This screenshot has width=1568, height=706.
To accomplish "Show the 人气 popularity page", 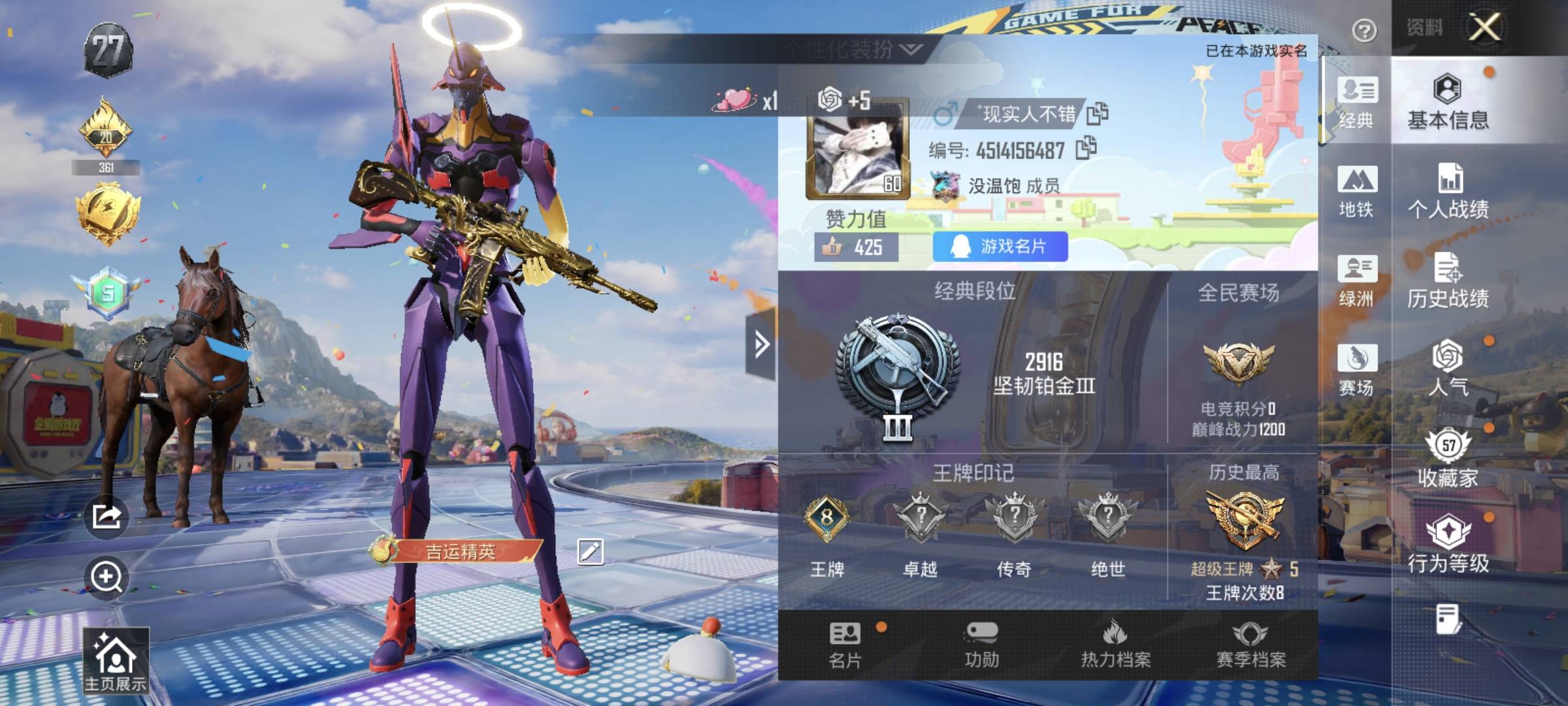I will (x=1448, y=368).
